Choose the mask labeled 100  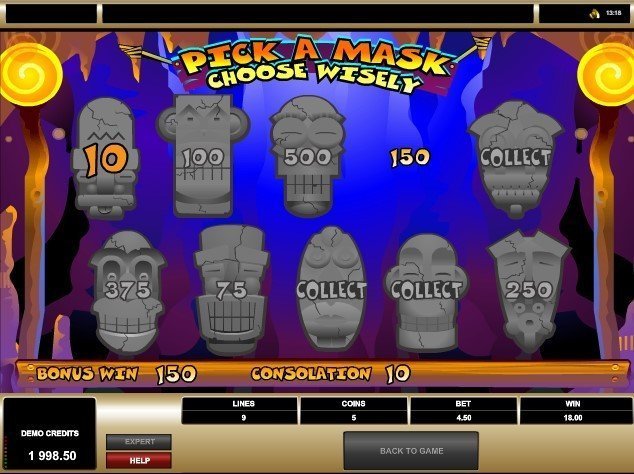[x=201, y=158]
